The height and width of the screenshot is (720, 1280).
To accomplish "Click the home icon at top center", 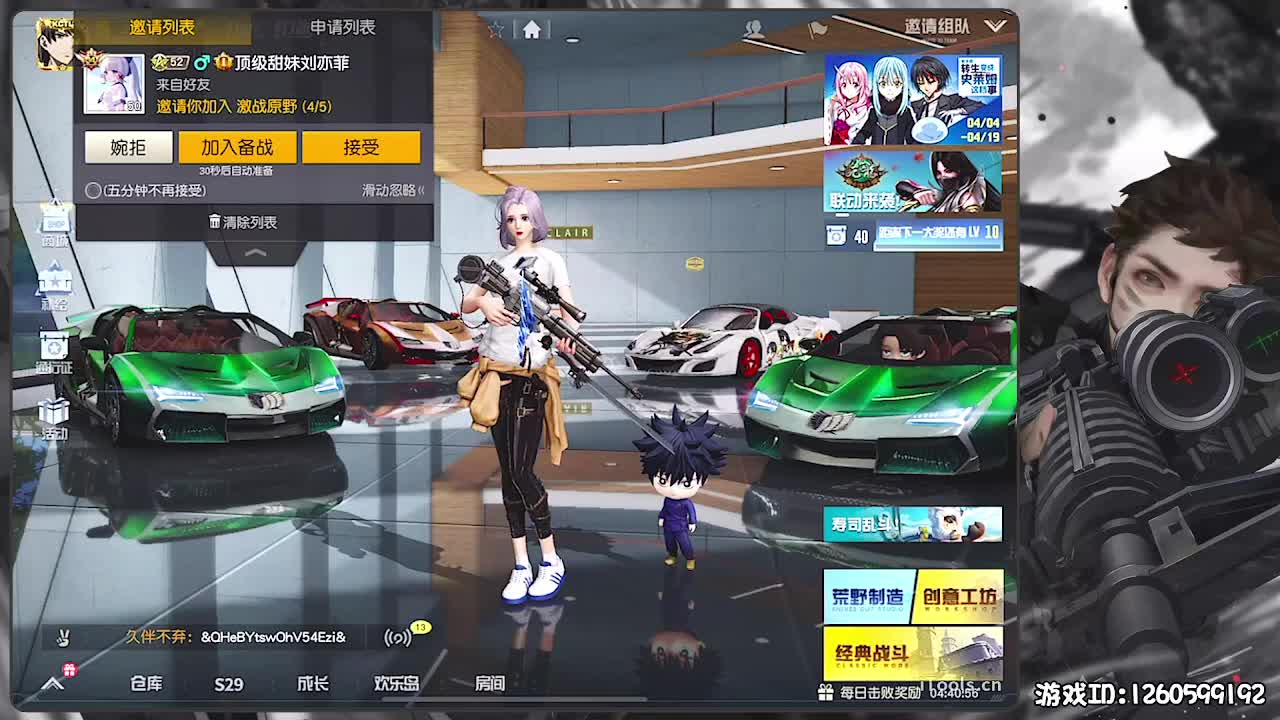I will [532, 30].
